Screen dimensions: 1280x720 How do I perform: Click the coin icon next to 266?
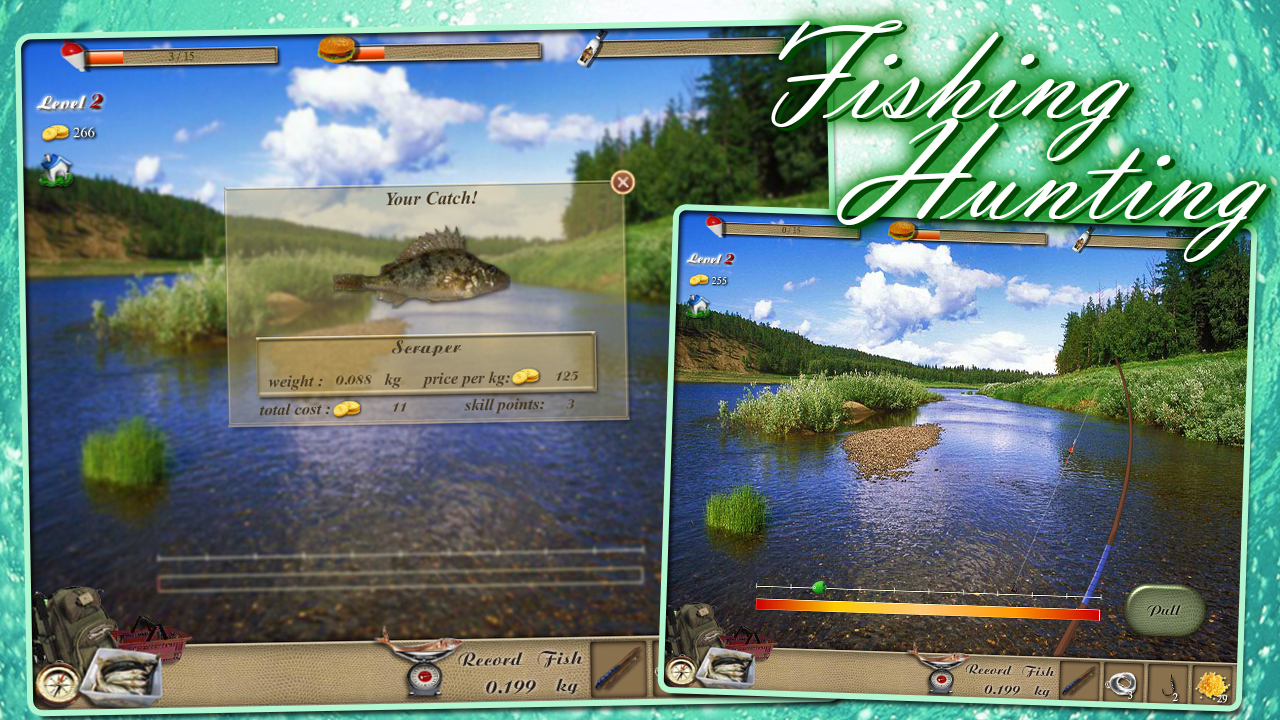[x=58, y=131]
